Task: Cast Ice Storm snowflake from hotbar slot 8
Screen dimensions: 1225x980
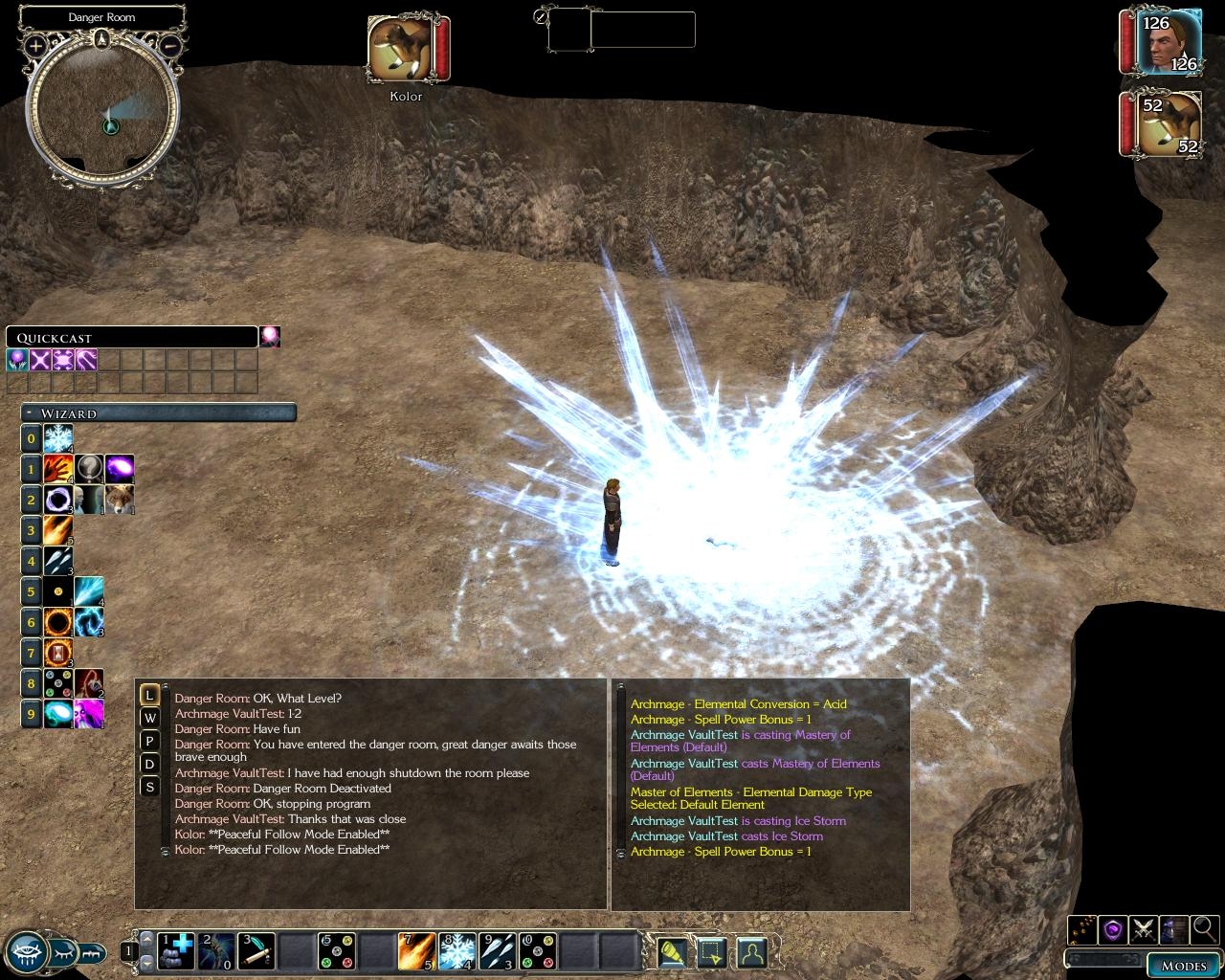Action: [457, 951]
